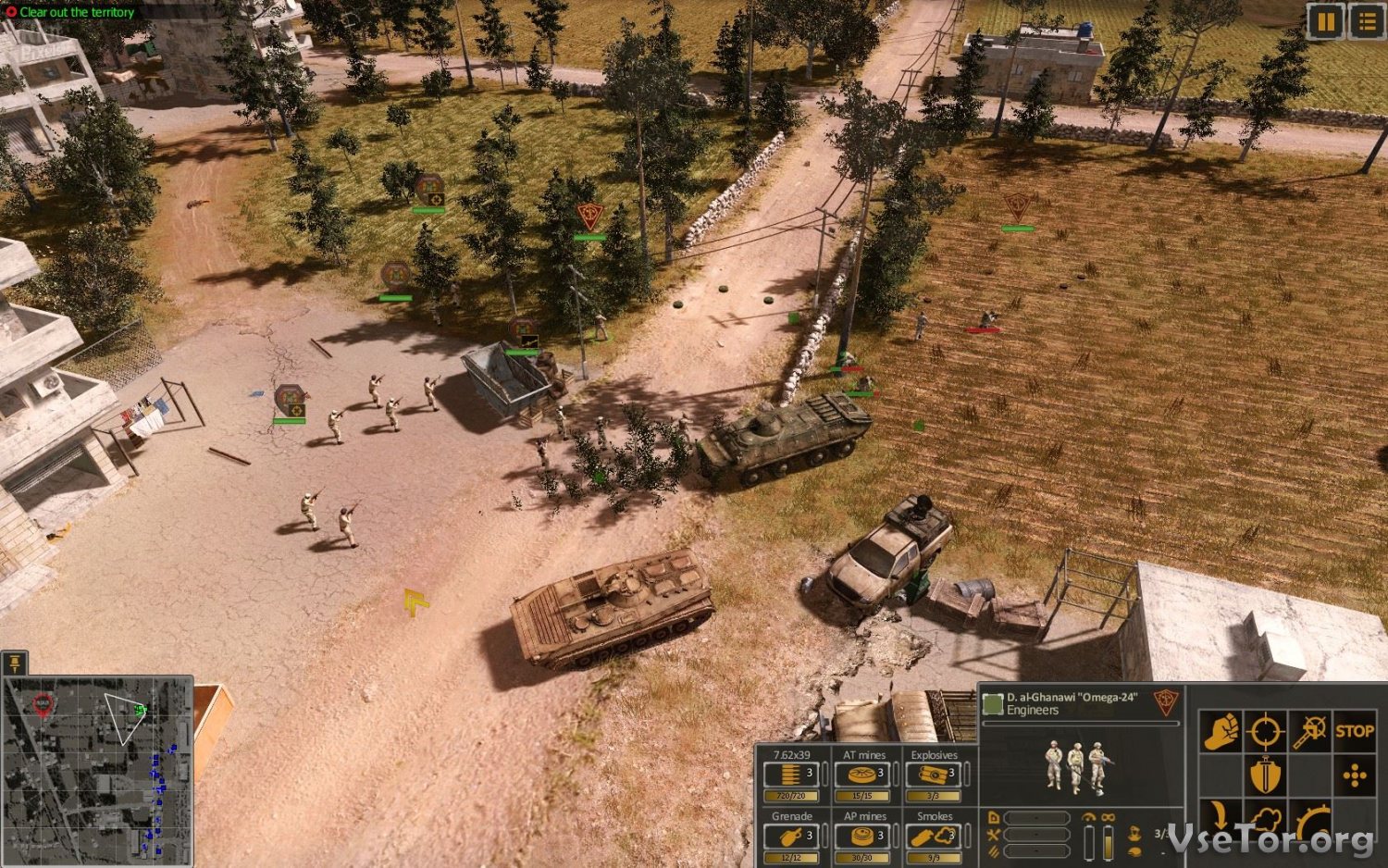Select the 7.62x39 ammunition slot
This screenshot has width=1388, height=868.
[792, 775]
